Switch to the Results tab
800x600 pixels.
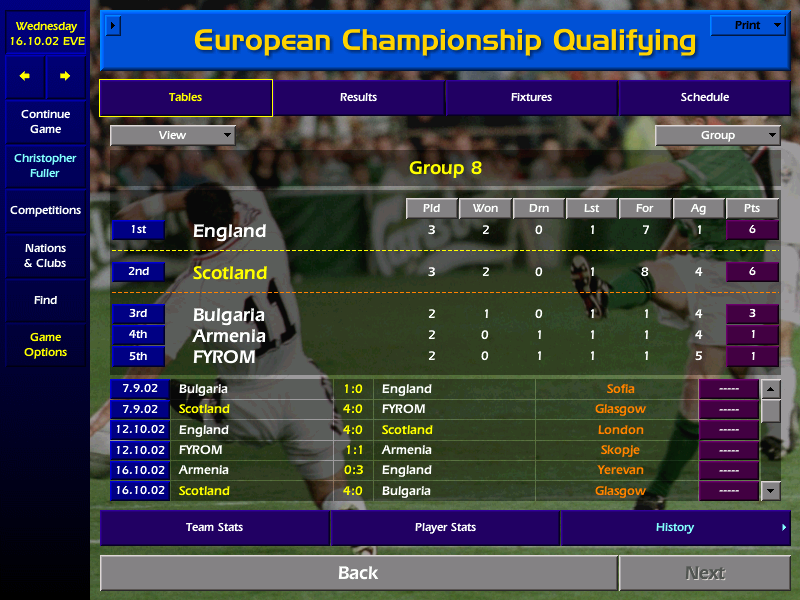358,97
